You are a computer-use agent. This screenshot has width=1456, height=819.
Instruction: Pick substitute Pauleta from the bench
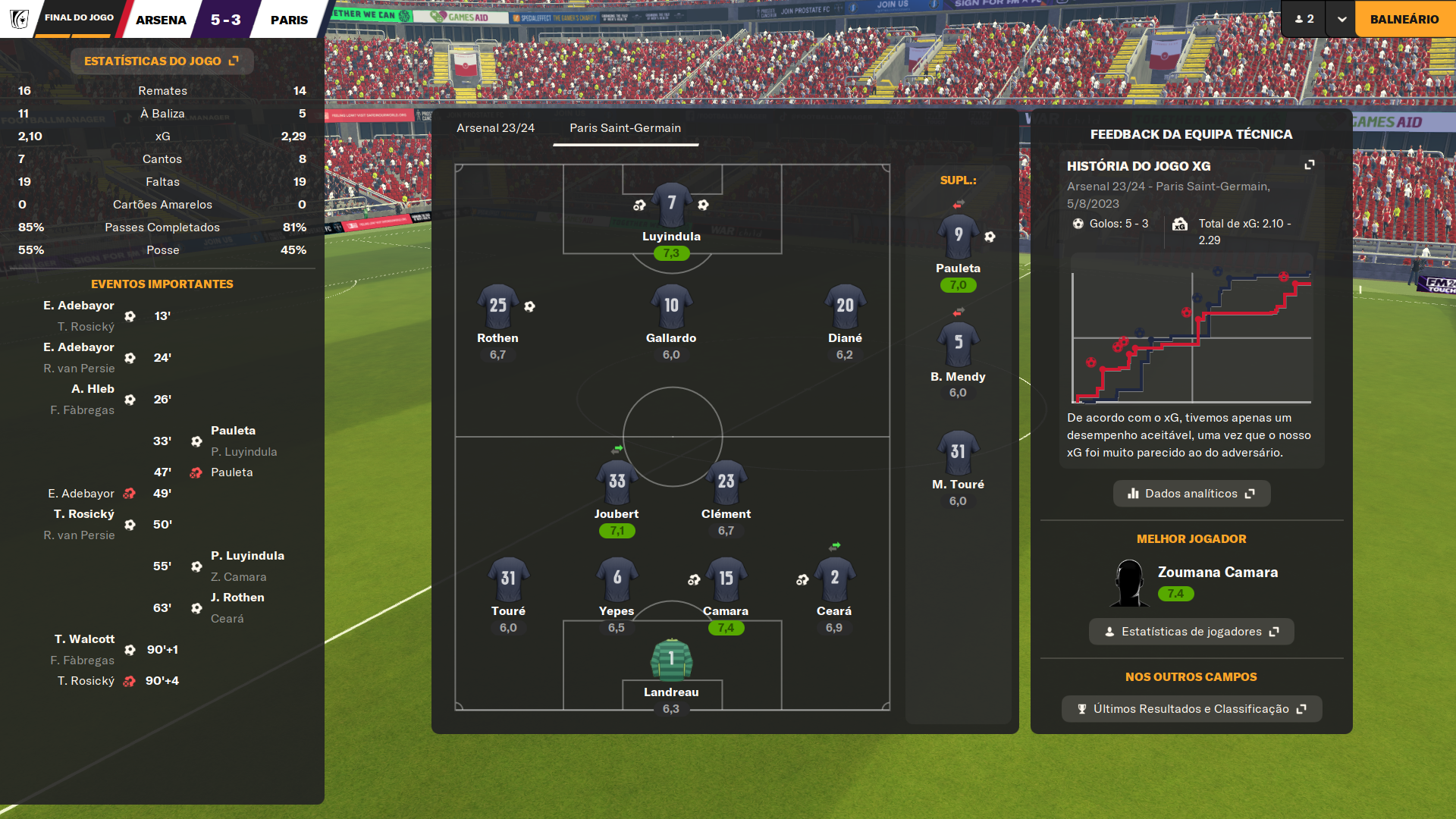958,236
